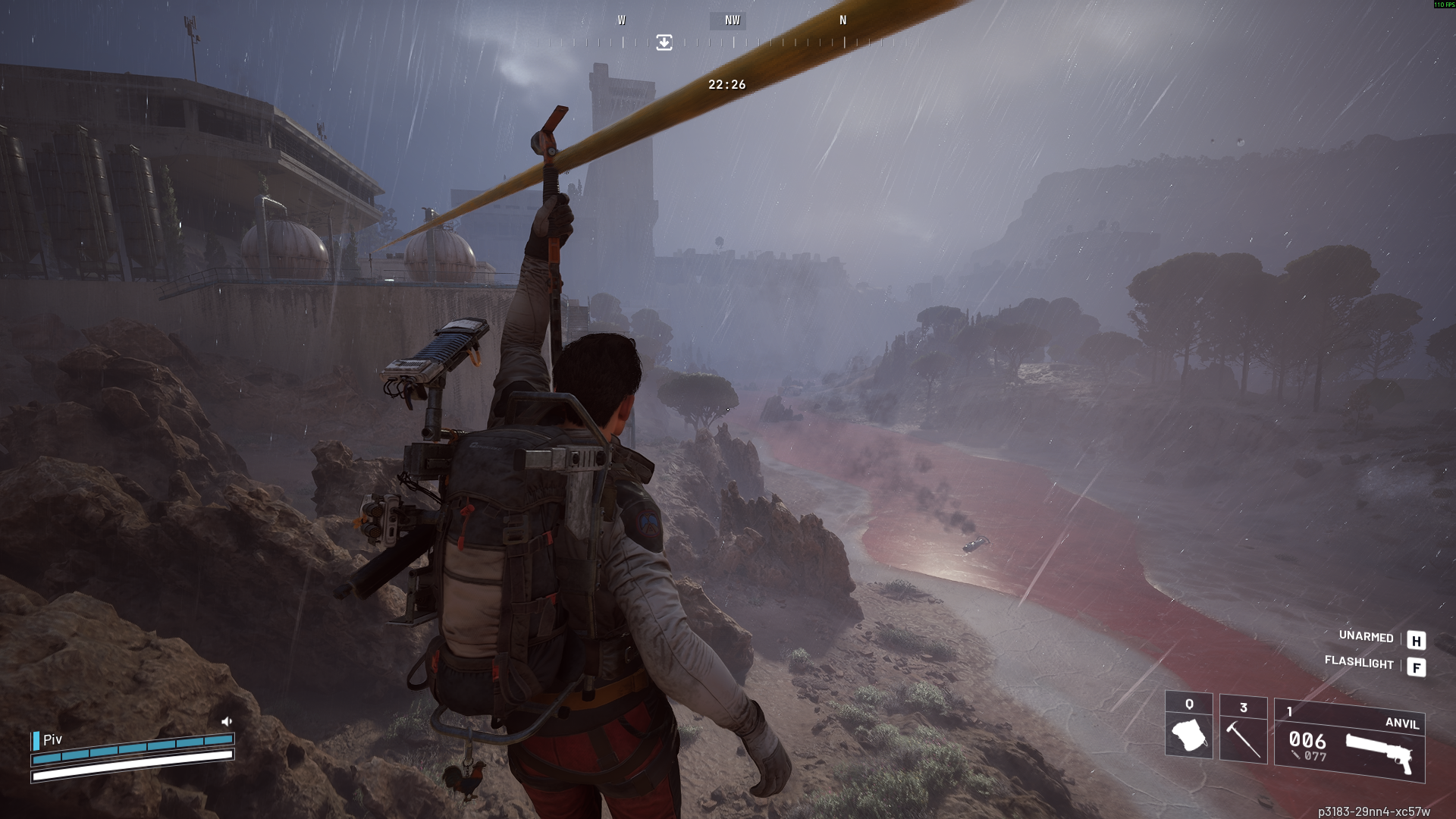Click the extraction marker on the compass
Screen dimensions: 1456x819
pos(664,42)
